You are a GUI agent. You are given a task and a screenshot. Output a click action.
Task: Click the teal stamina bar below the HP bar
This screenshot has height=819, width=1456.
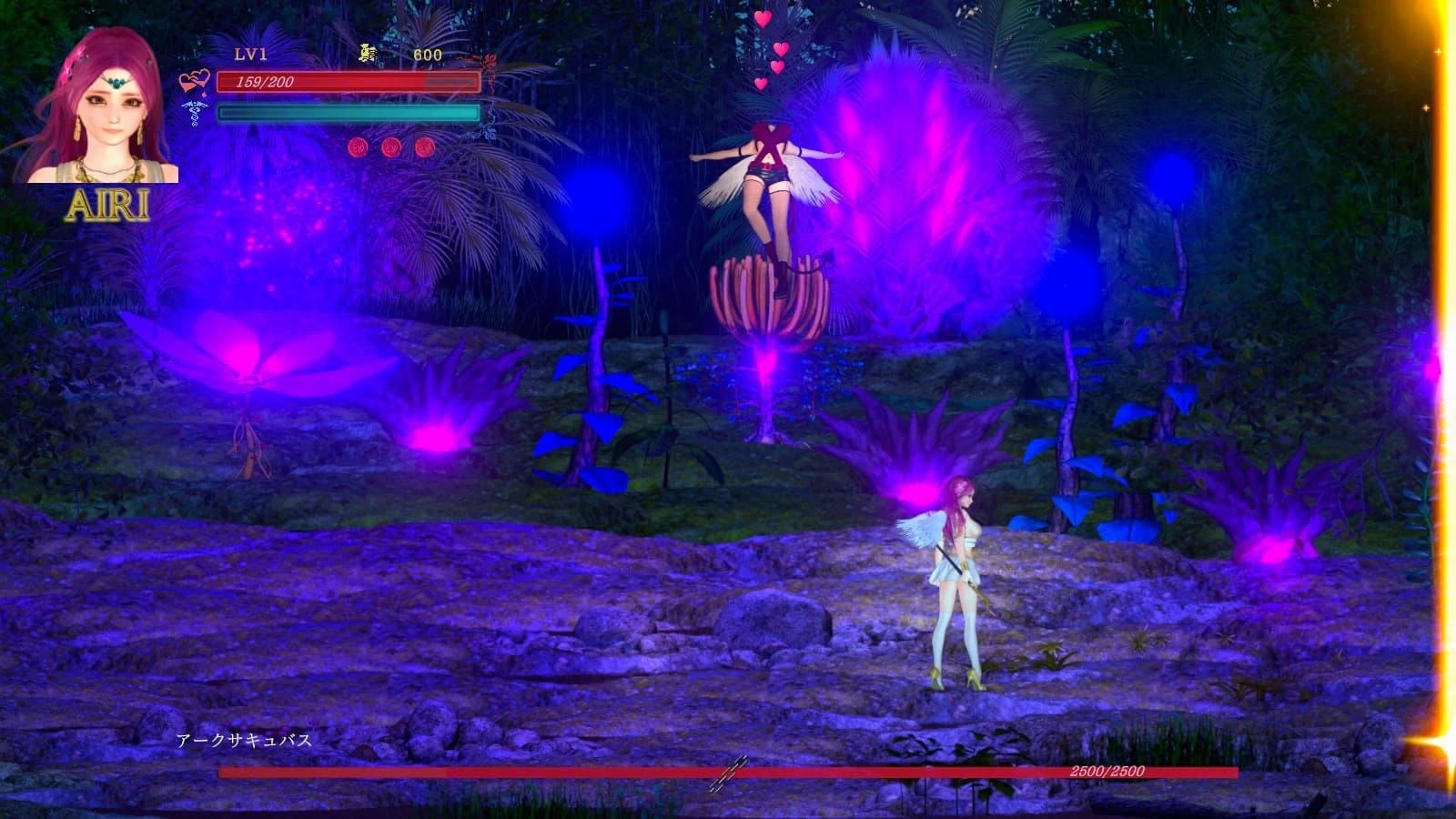(x=348, y=113)
